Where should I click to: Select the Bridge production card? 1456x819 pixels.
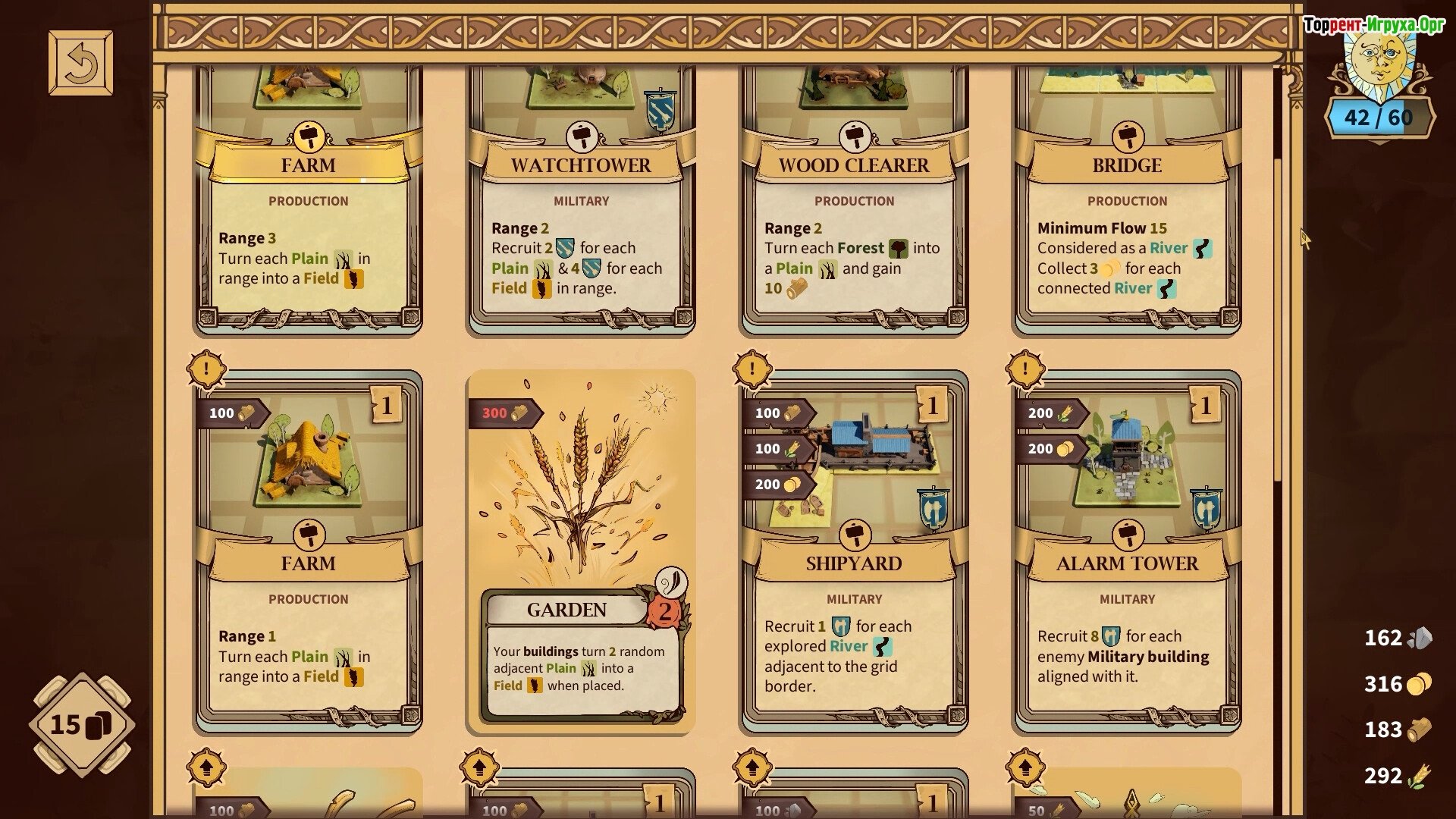tap(1127, 227)
